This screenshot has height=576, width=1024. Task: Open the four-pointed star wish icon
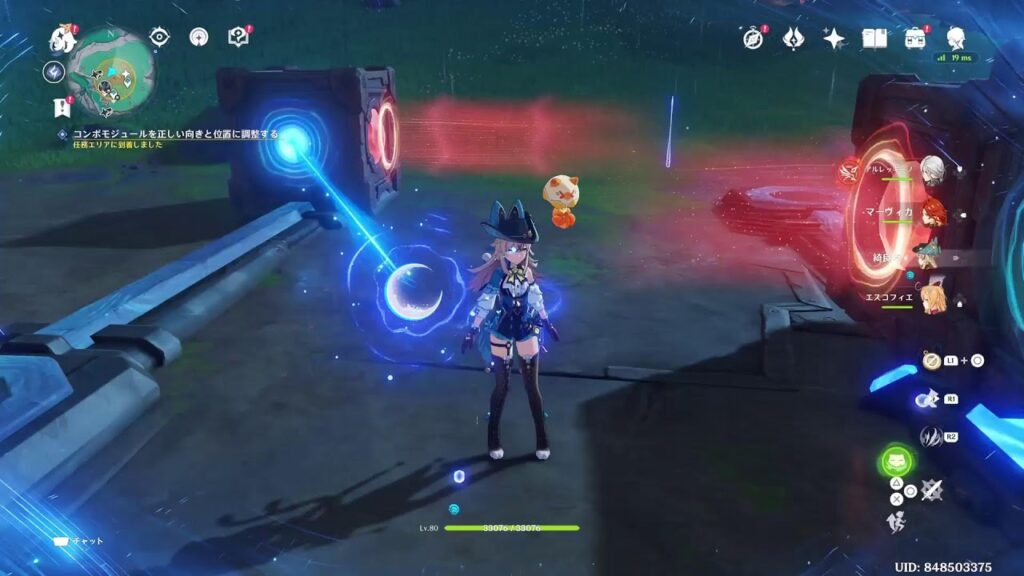pos(834,38)
